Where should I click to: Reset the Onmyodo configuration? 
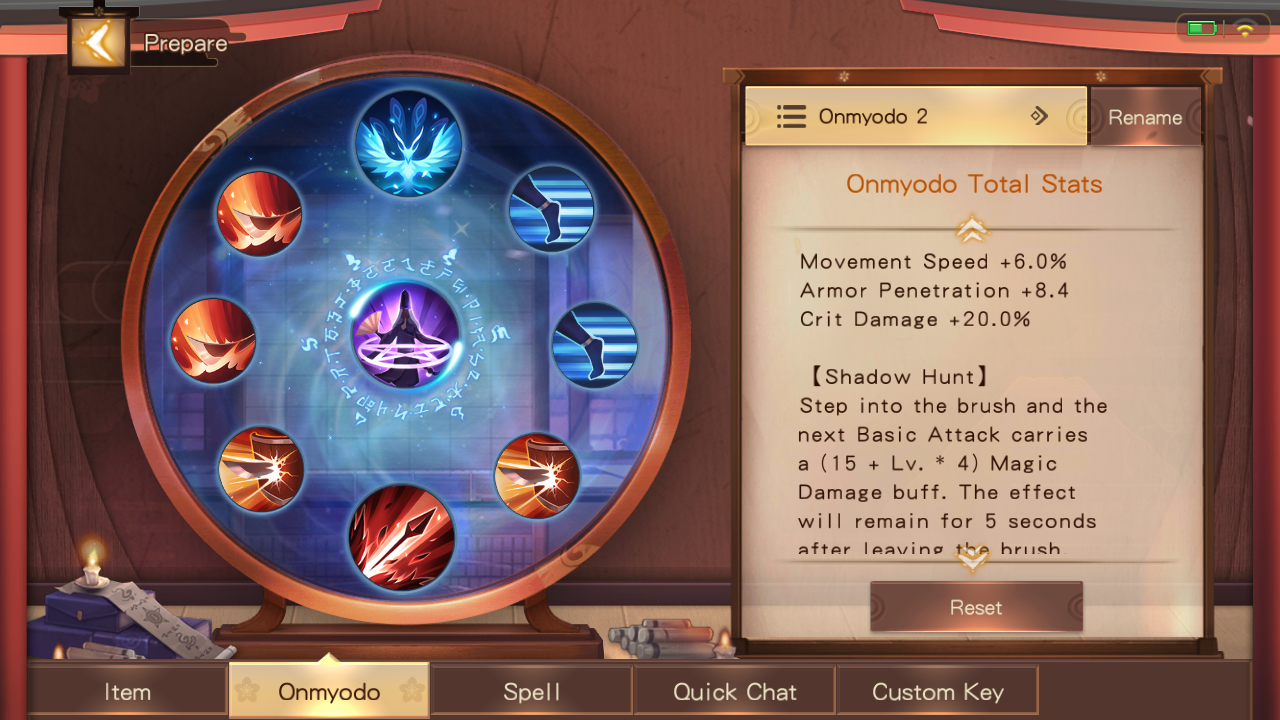(976, 607)
